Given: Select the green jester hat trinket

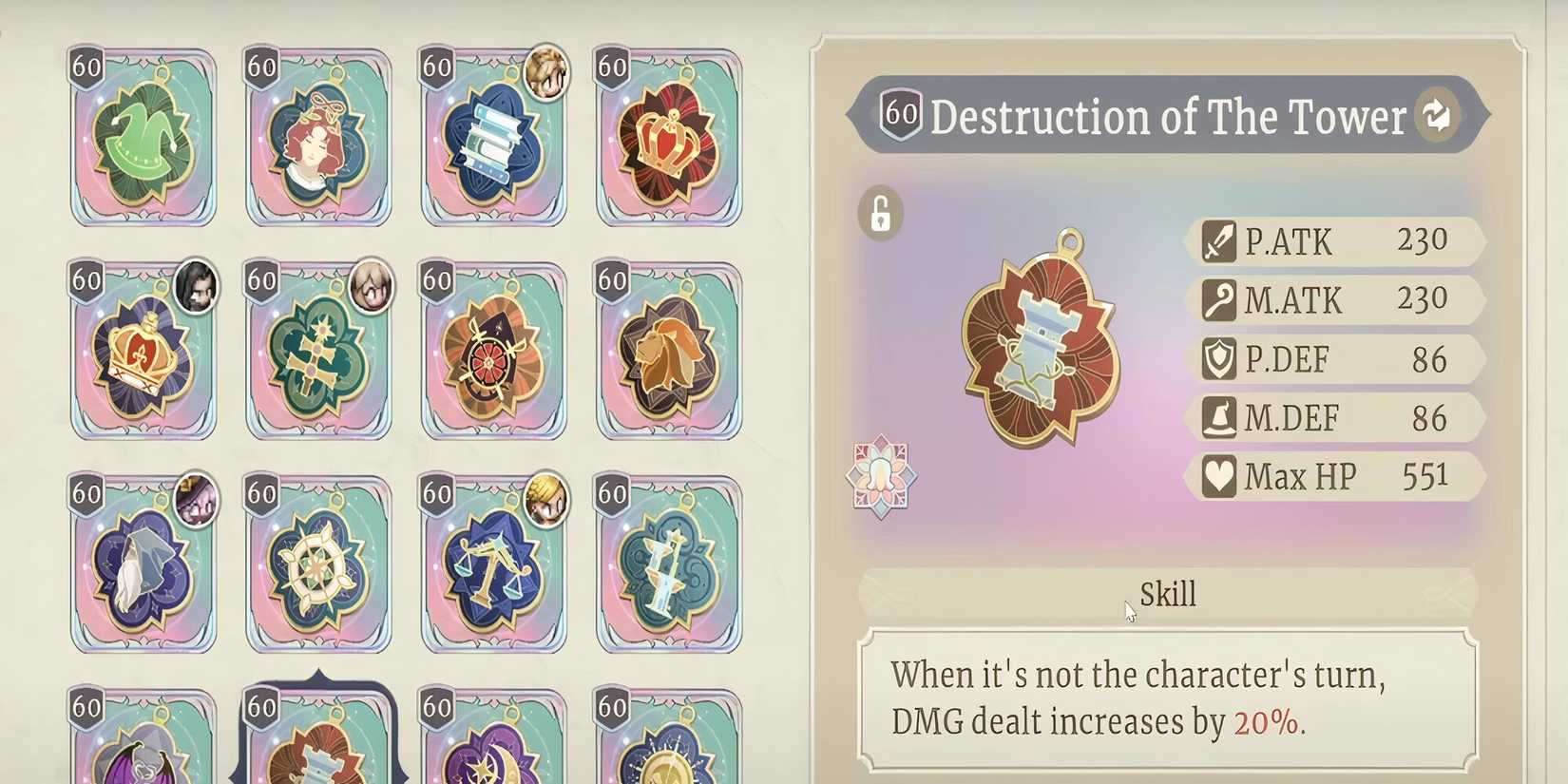Looking at the screenshot, I should point(143,138).
